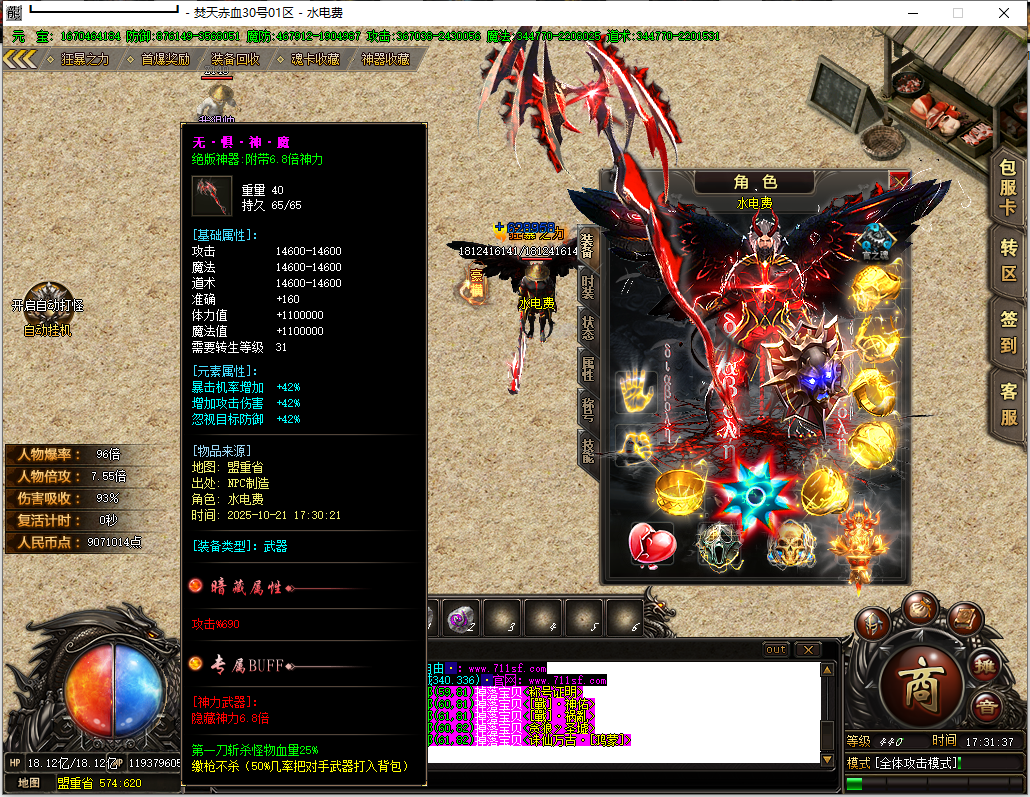The width and height of the screenshot is (1030, 797).
Task: Switch to the 时装 tab
Action: coord(588,288)
